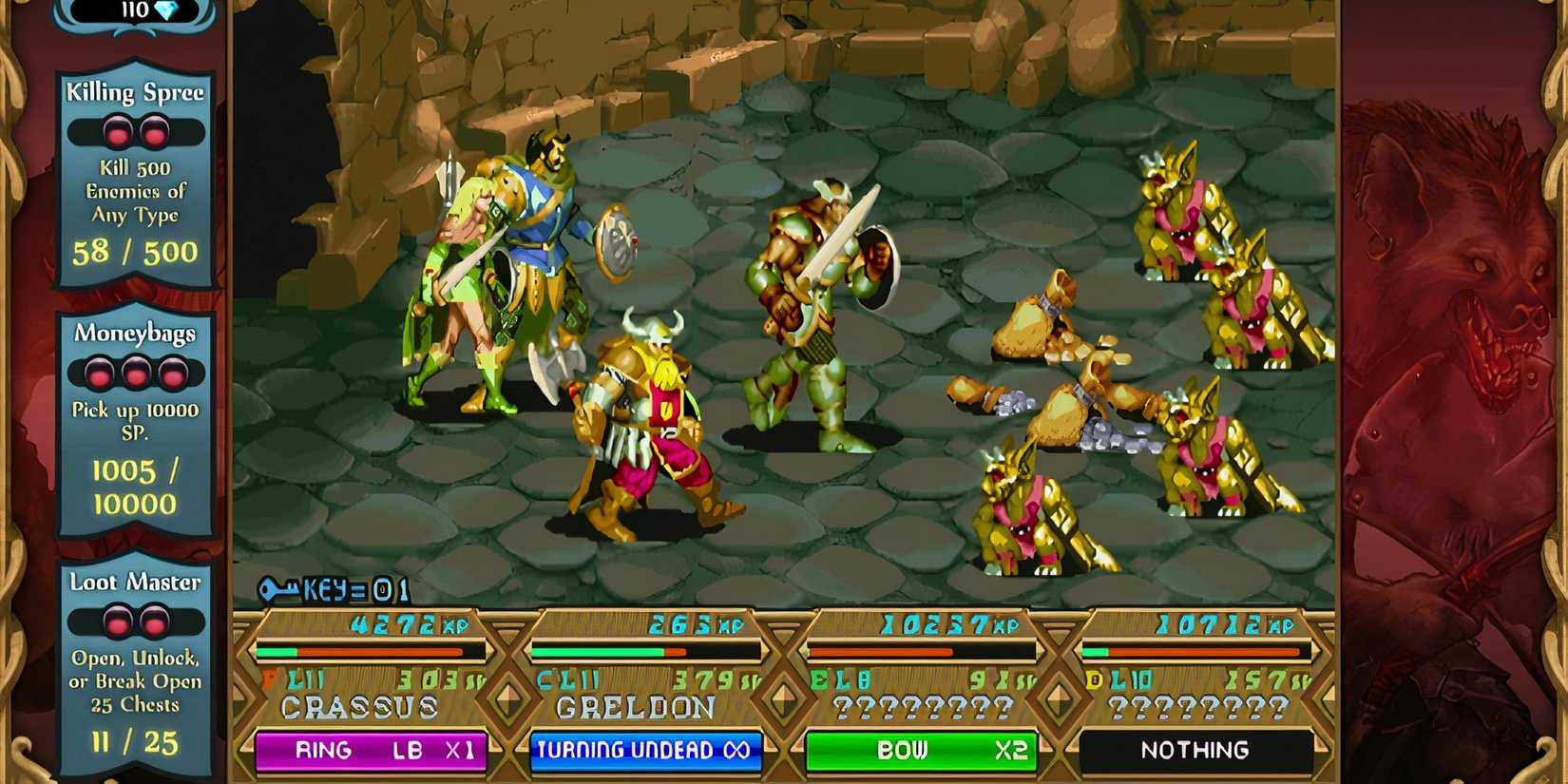Toggle the middle Moneybags achievement gem

pyautogui.click(x=136, y=373)
